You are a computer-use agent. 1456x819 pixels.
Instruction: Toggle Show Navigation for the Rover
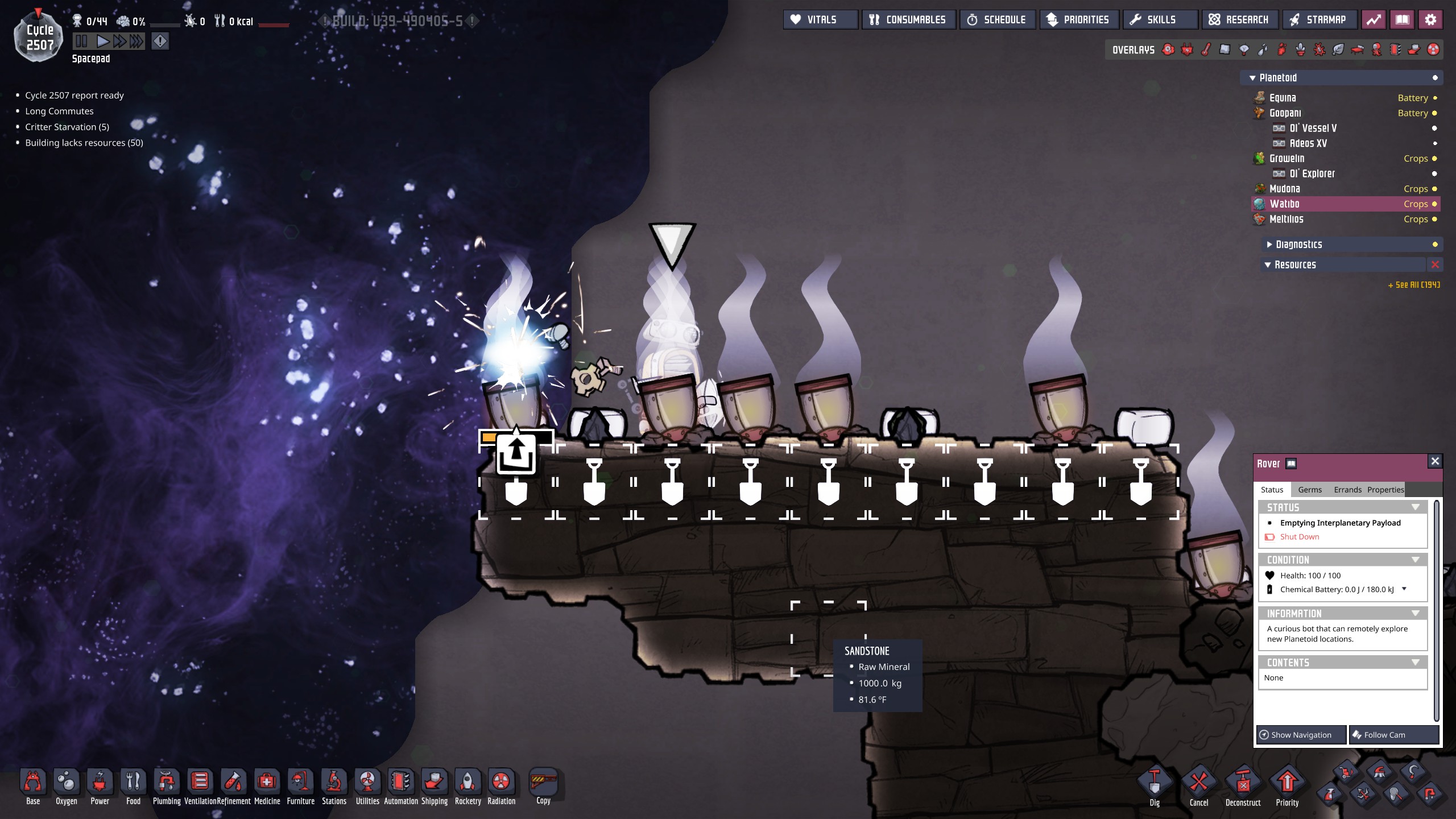1301,735
